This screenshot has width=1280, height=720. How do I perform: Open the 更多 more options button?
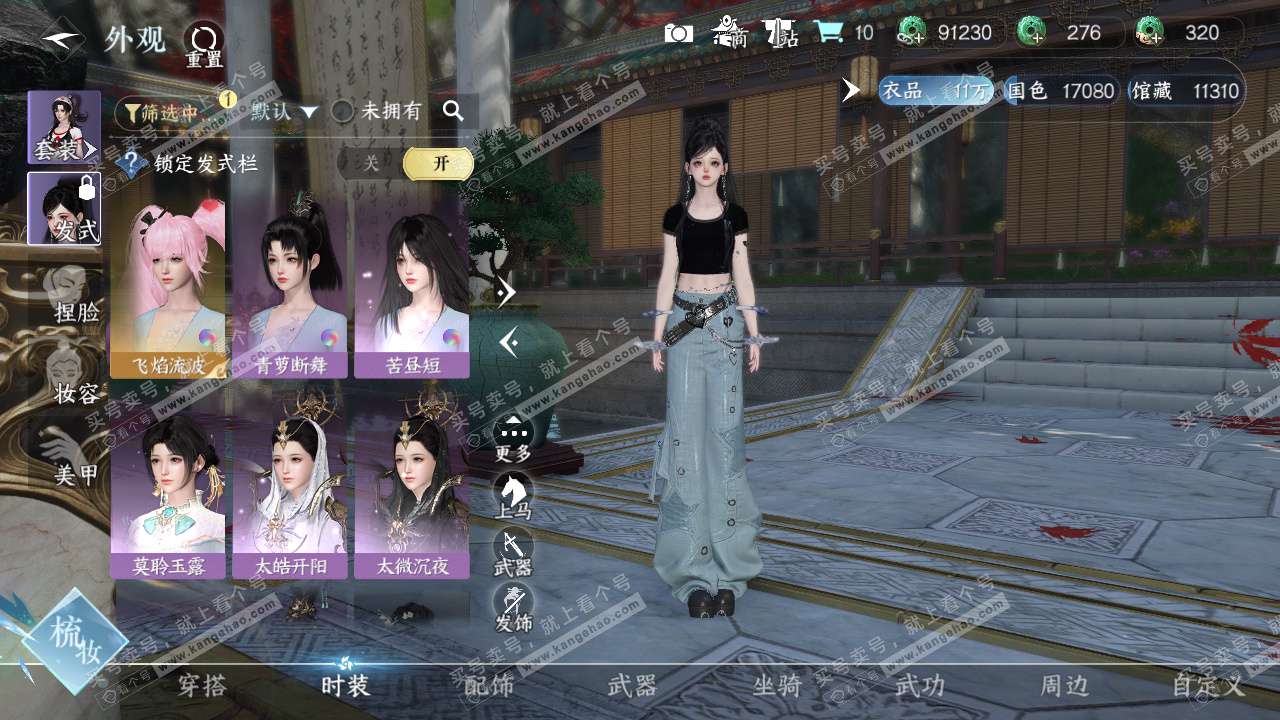pyautogui.click(x=513, y=436)
